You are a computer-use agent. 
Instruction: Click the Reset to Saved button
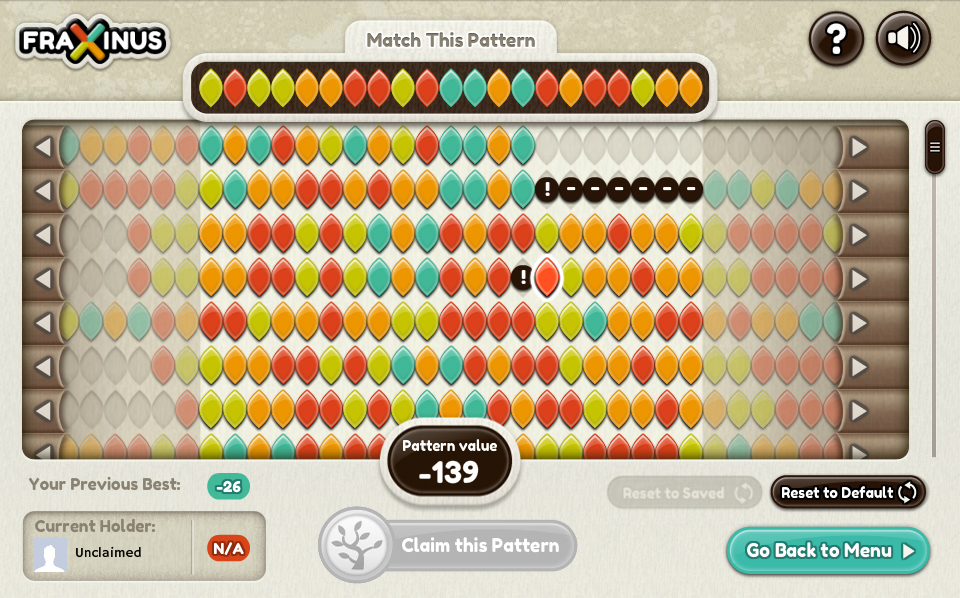coord(684,492)
